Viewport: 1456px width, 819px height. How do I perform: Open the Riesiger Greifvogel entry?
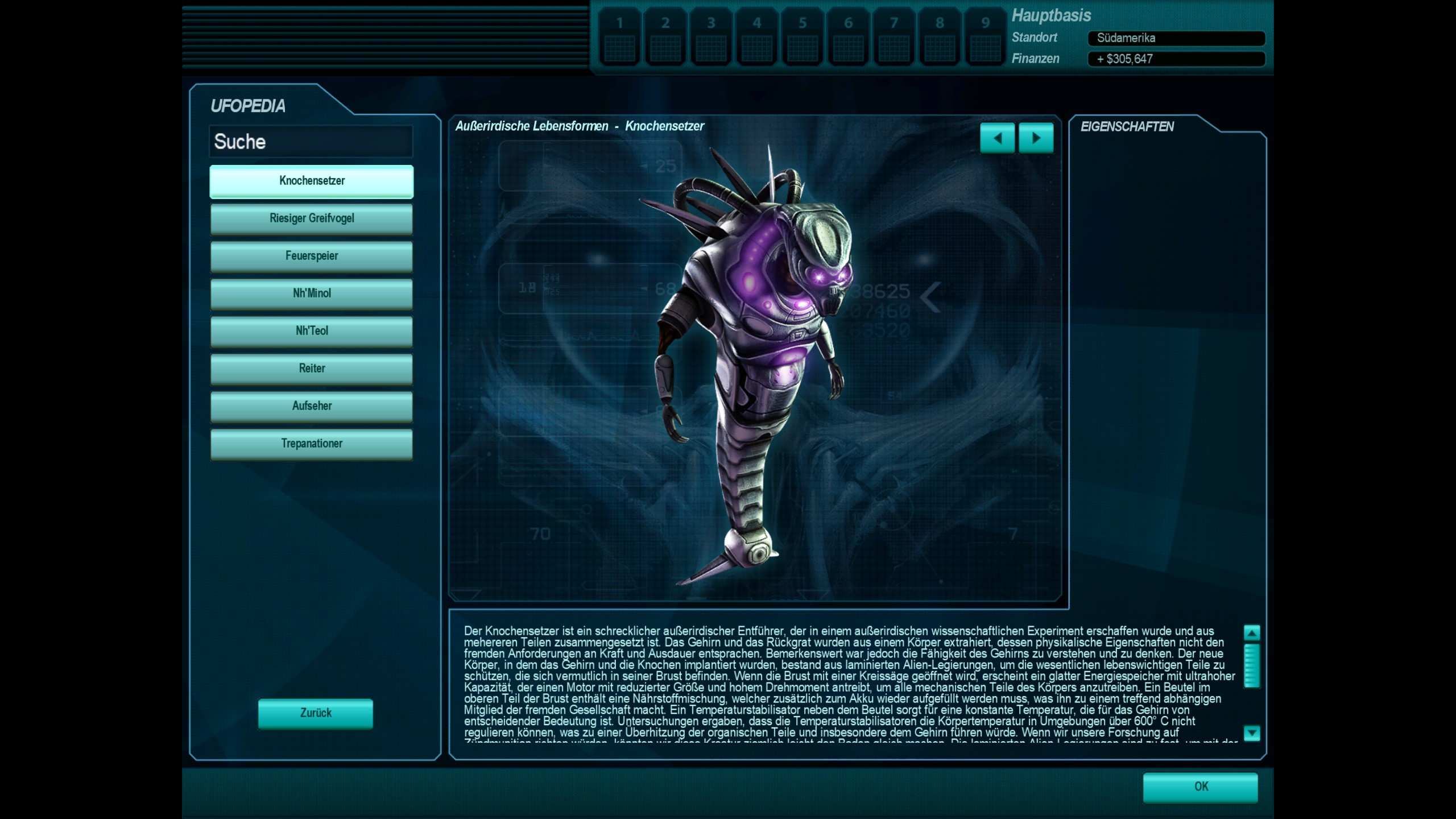[312, 218]
